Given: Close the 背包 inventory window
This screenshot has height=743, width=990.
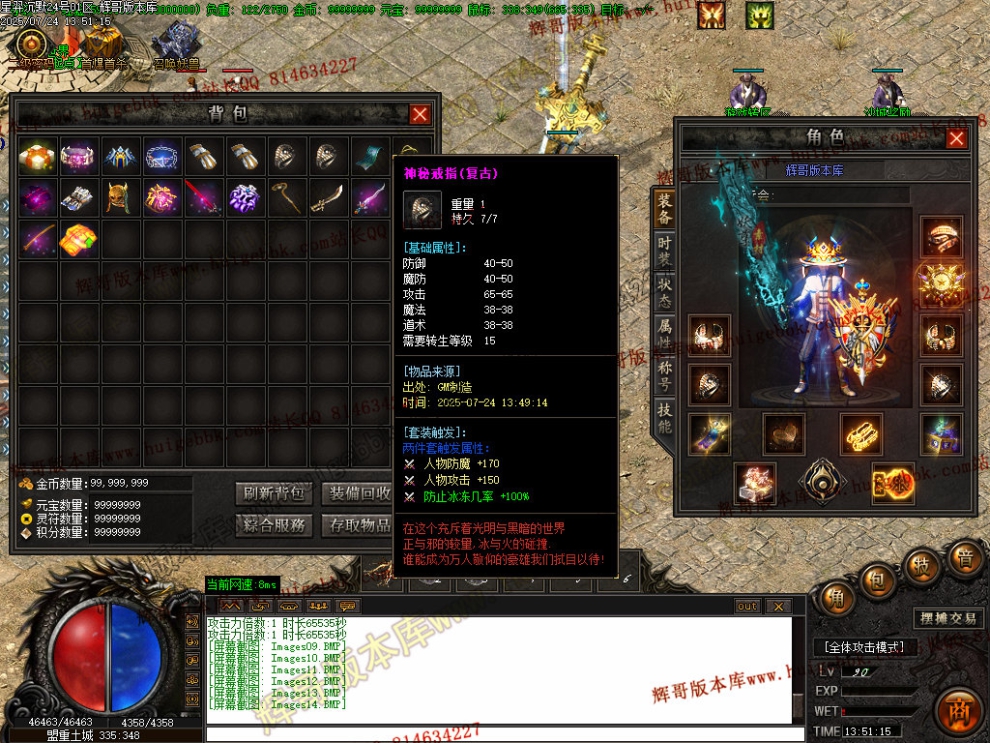Looking at the screenshot, I should click(x=420, y=114).
